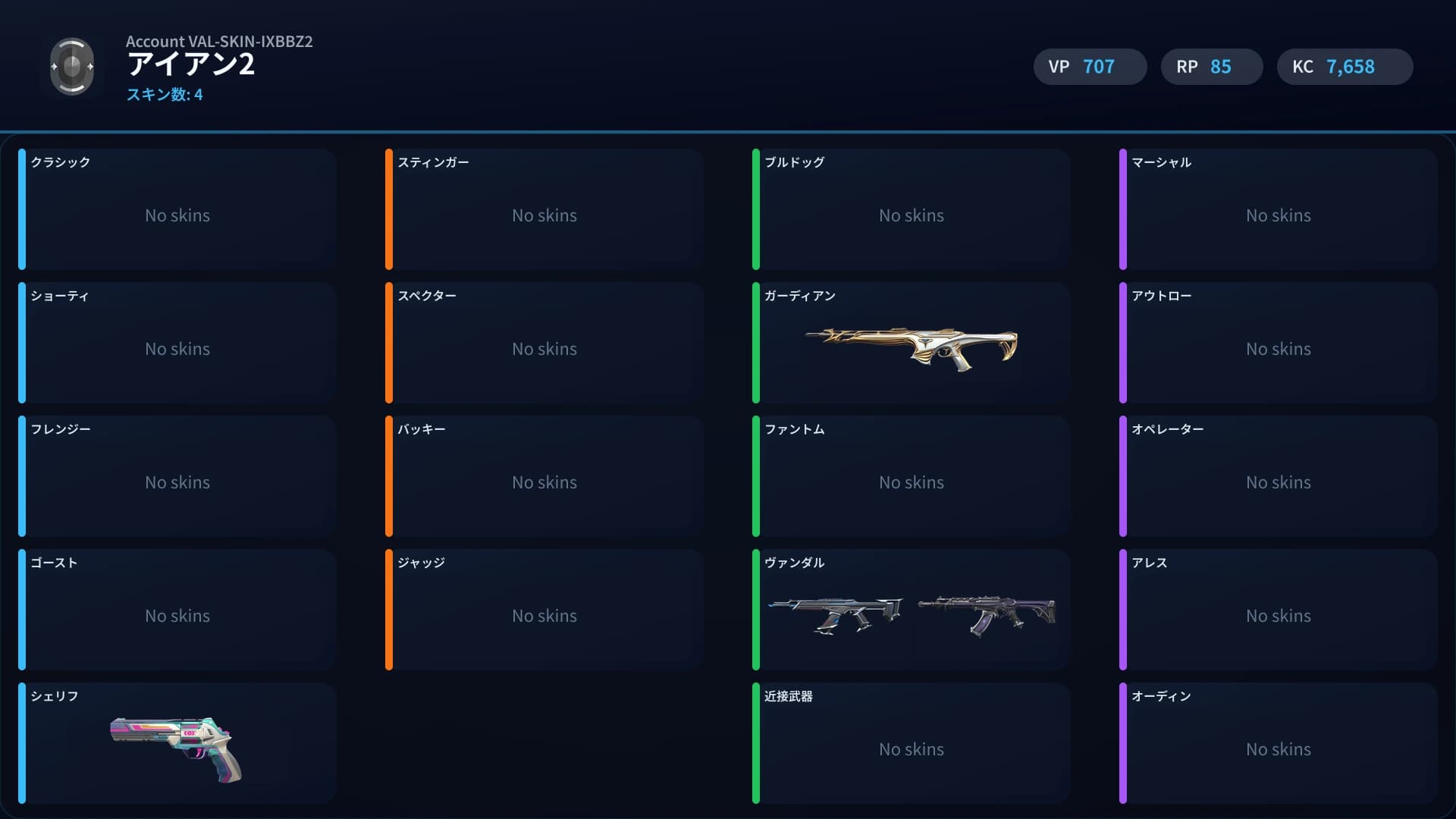Click the account avatar shield icon
Image resolution: width=1456 pixels, height=819 pixels.
(x=72, y=66)
